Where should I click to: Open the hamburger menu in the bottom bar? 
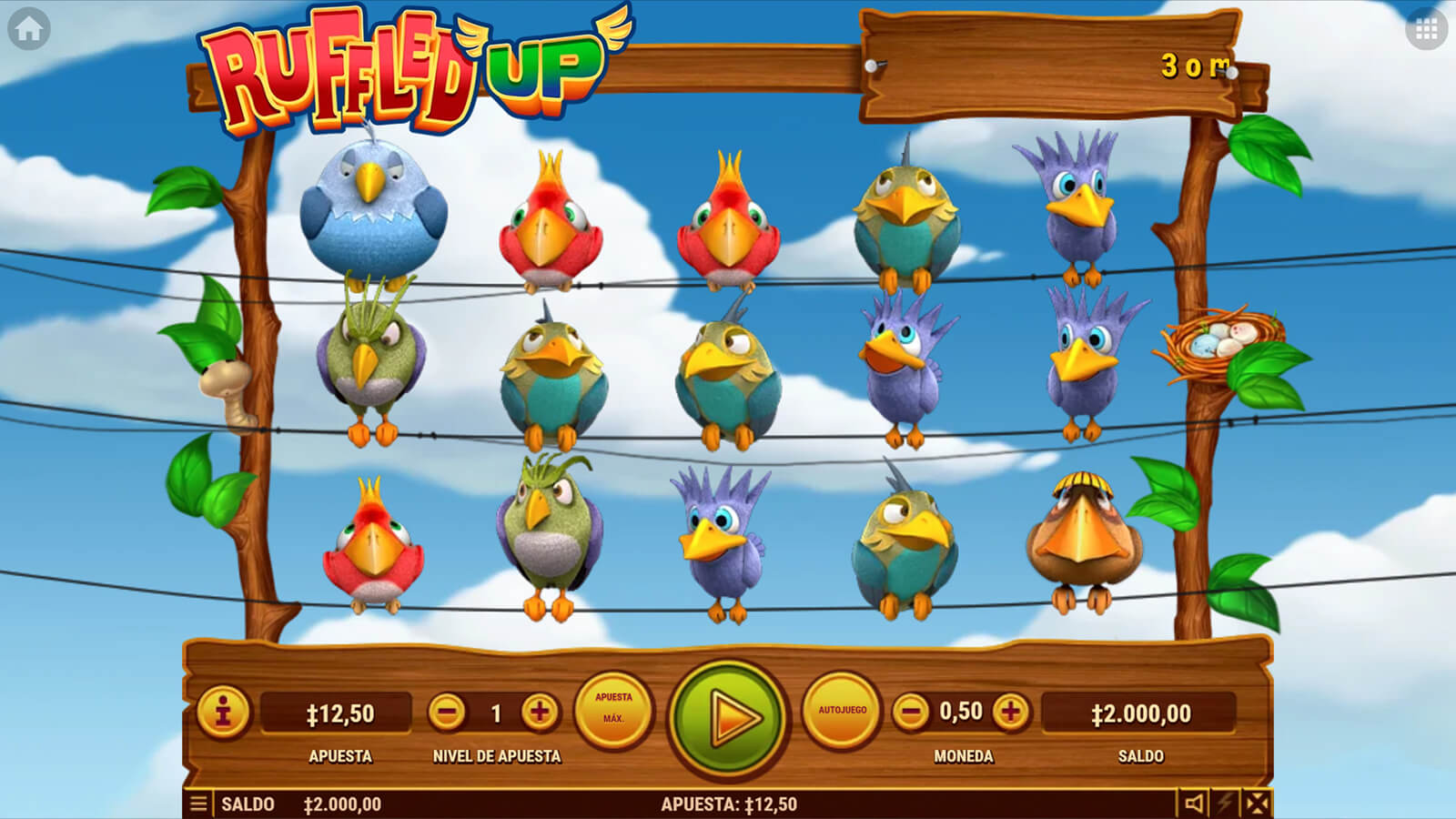point(198,804)
